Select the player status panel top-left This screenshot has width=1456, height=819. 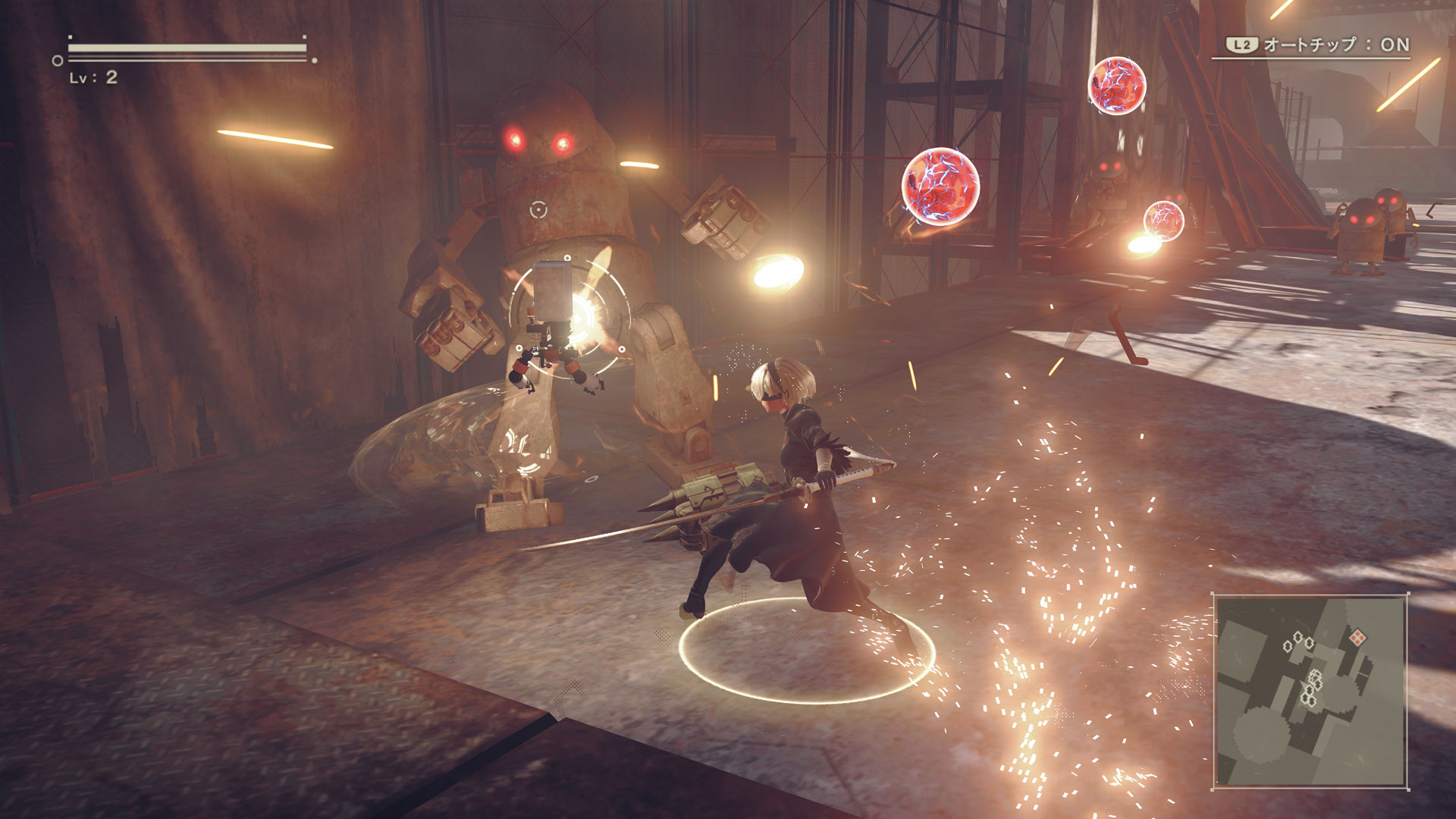tap(182, 61)
